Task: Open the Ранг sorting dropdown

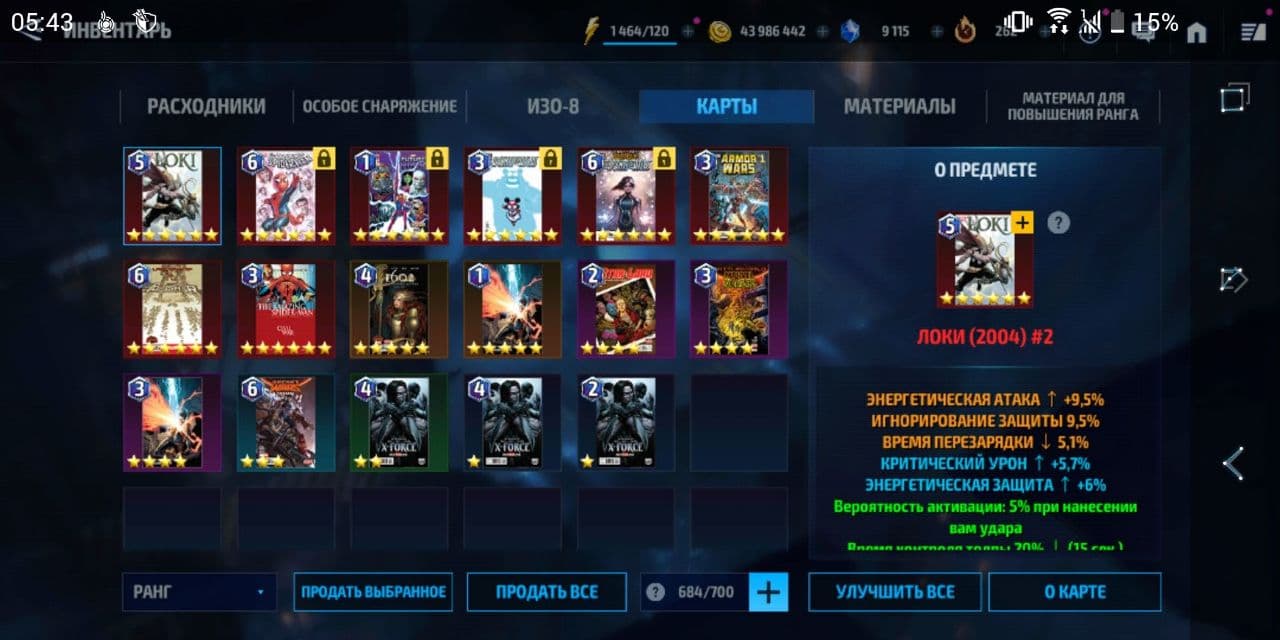Action: click(x=199, y=592)
